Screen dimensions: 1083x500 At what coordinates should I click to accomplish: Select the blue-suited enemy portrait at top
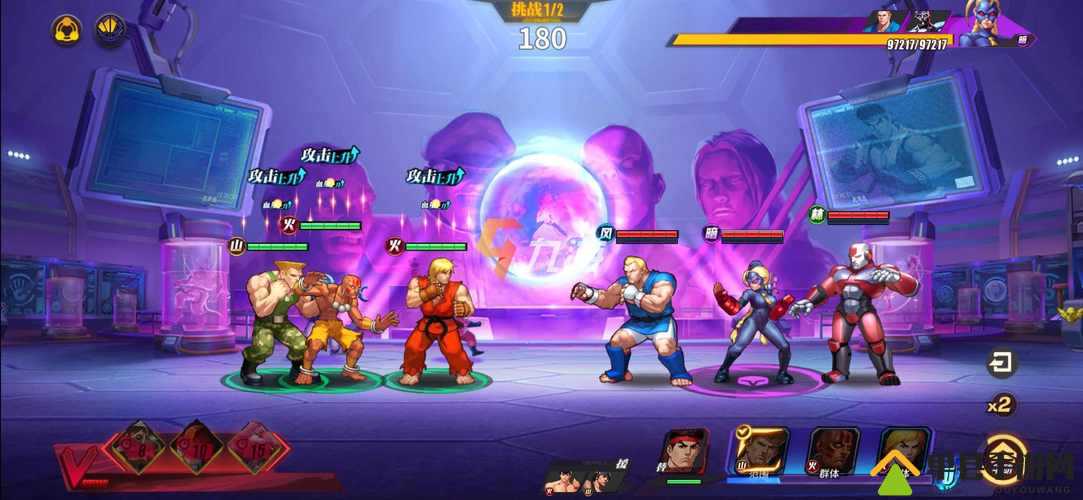point(883,21)
